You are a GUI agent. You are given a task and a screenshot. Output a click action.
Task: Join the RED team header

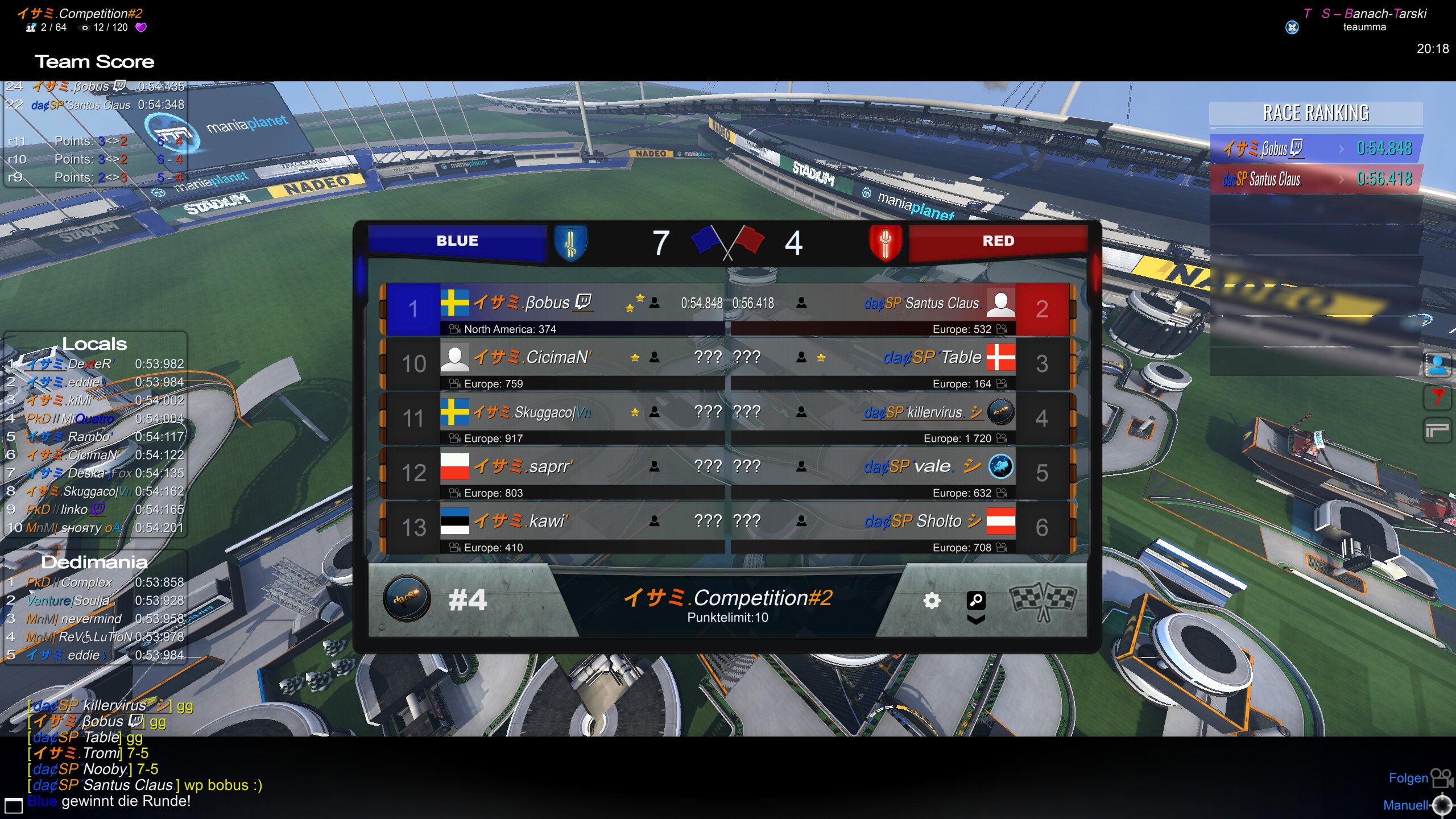coord(998,241)
